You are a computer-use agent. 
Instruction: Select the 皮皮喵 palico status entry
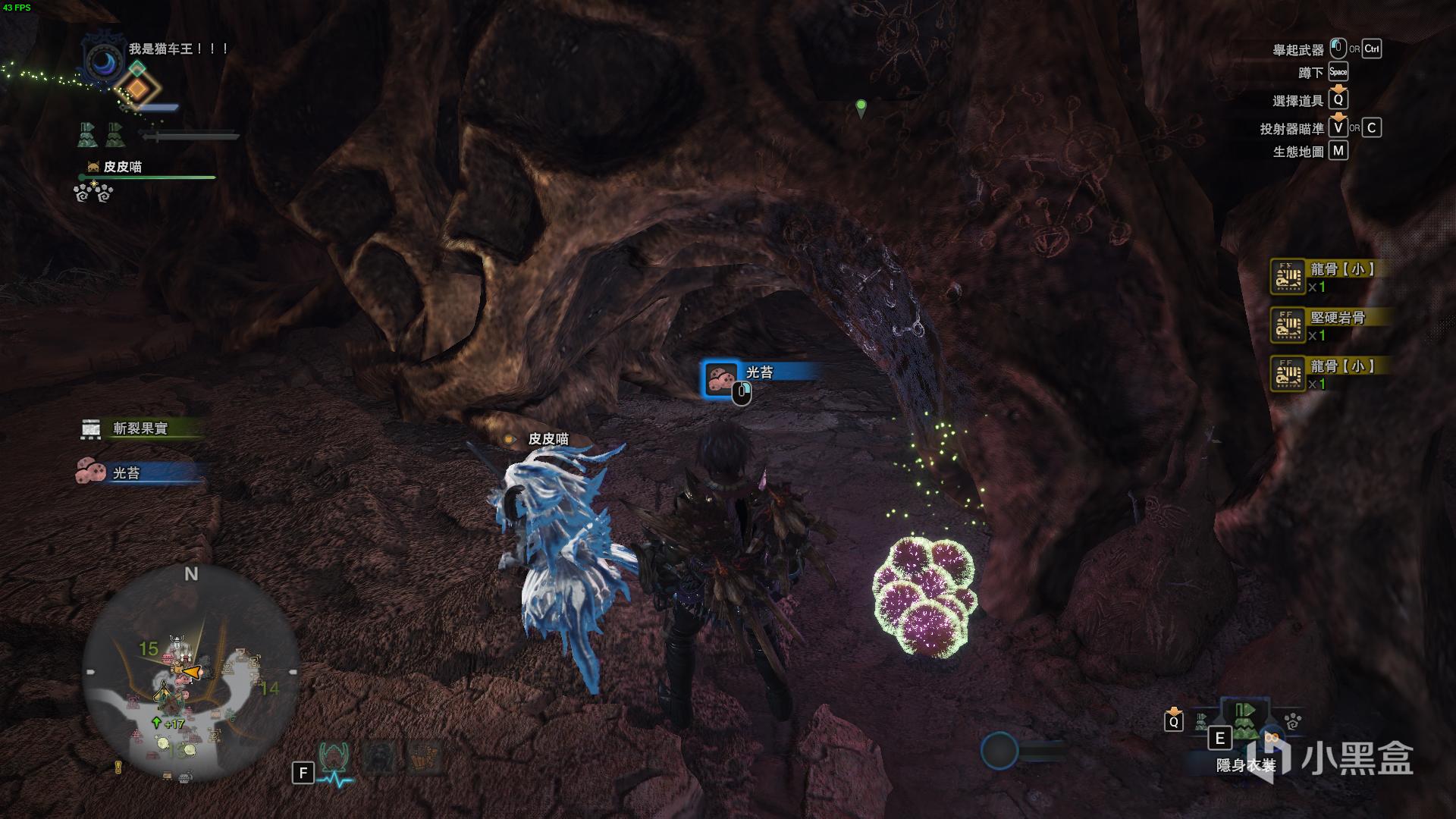tap(123, 167)
